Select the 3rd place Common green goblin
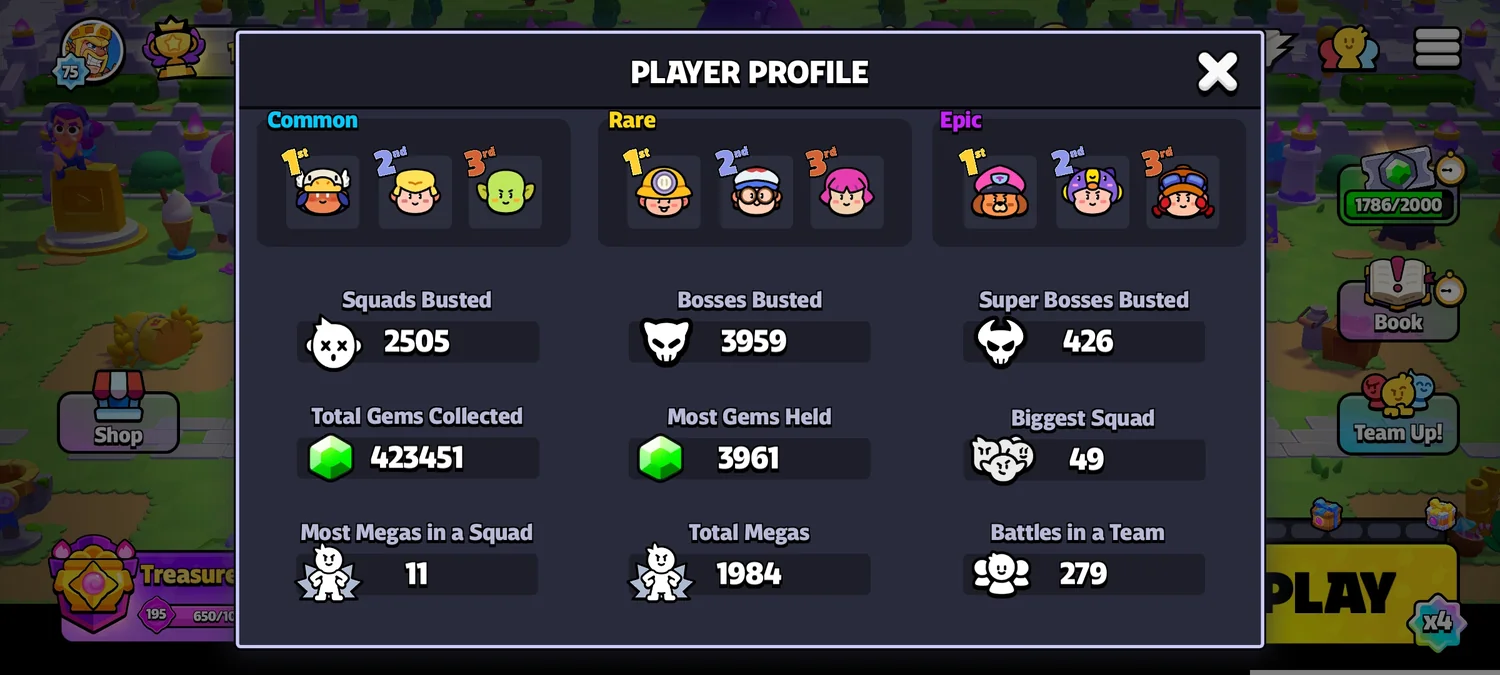The width and height of the screenshot is (1500, 675). pyautogui.click(x=505, y=191)
